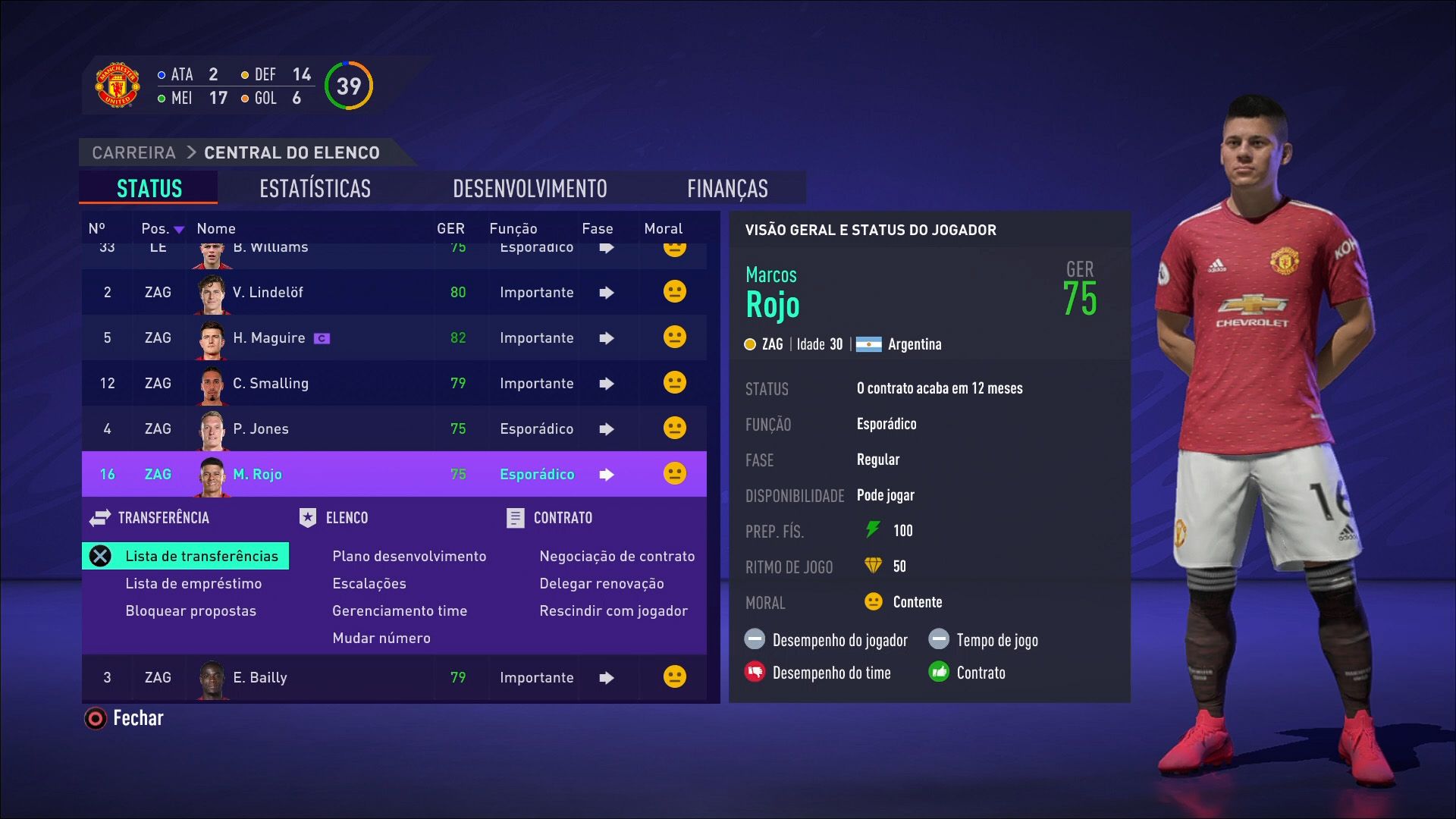Image resolution: width=1456 pixels, height=819 pixels.
Task: Expand P. Jones's Fase arrow indicator
Action: tap(606, 428)
